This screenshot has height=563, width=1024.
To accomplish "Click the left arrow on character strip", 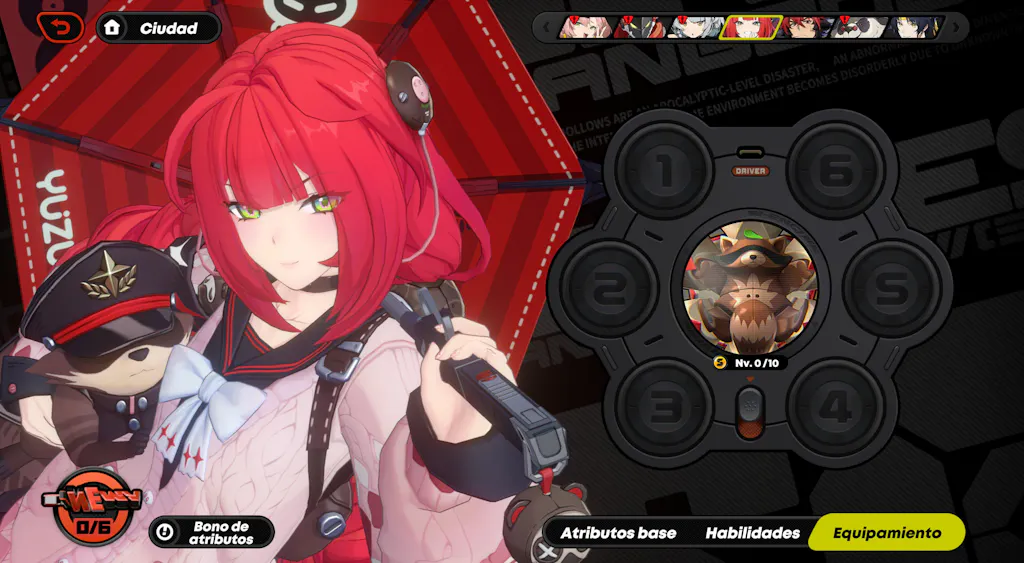I will point(546,27).
